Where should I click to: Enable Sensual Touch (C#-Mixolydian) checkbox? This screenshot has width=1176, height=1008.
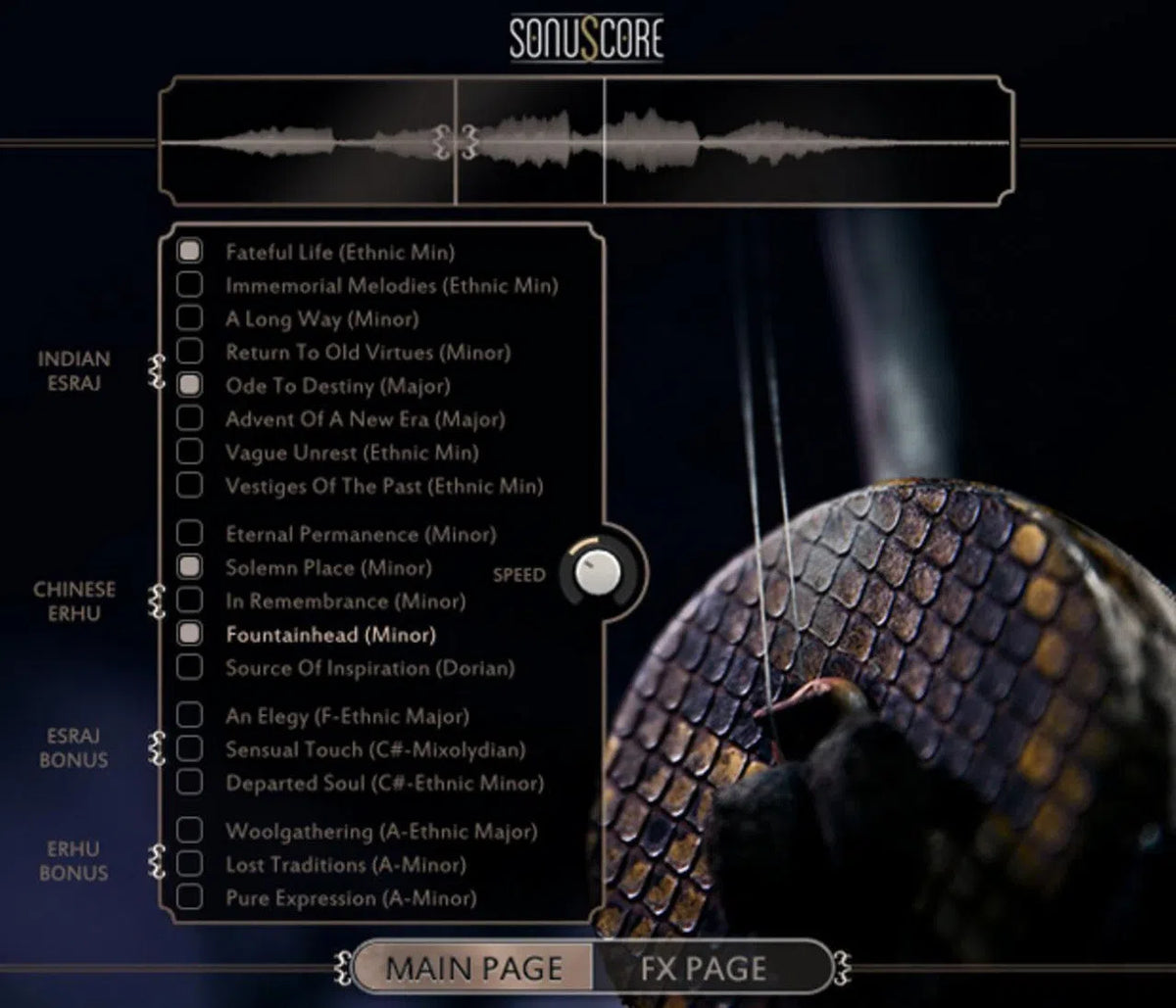pyautogui.click(x=189, y=749)
